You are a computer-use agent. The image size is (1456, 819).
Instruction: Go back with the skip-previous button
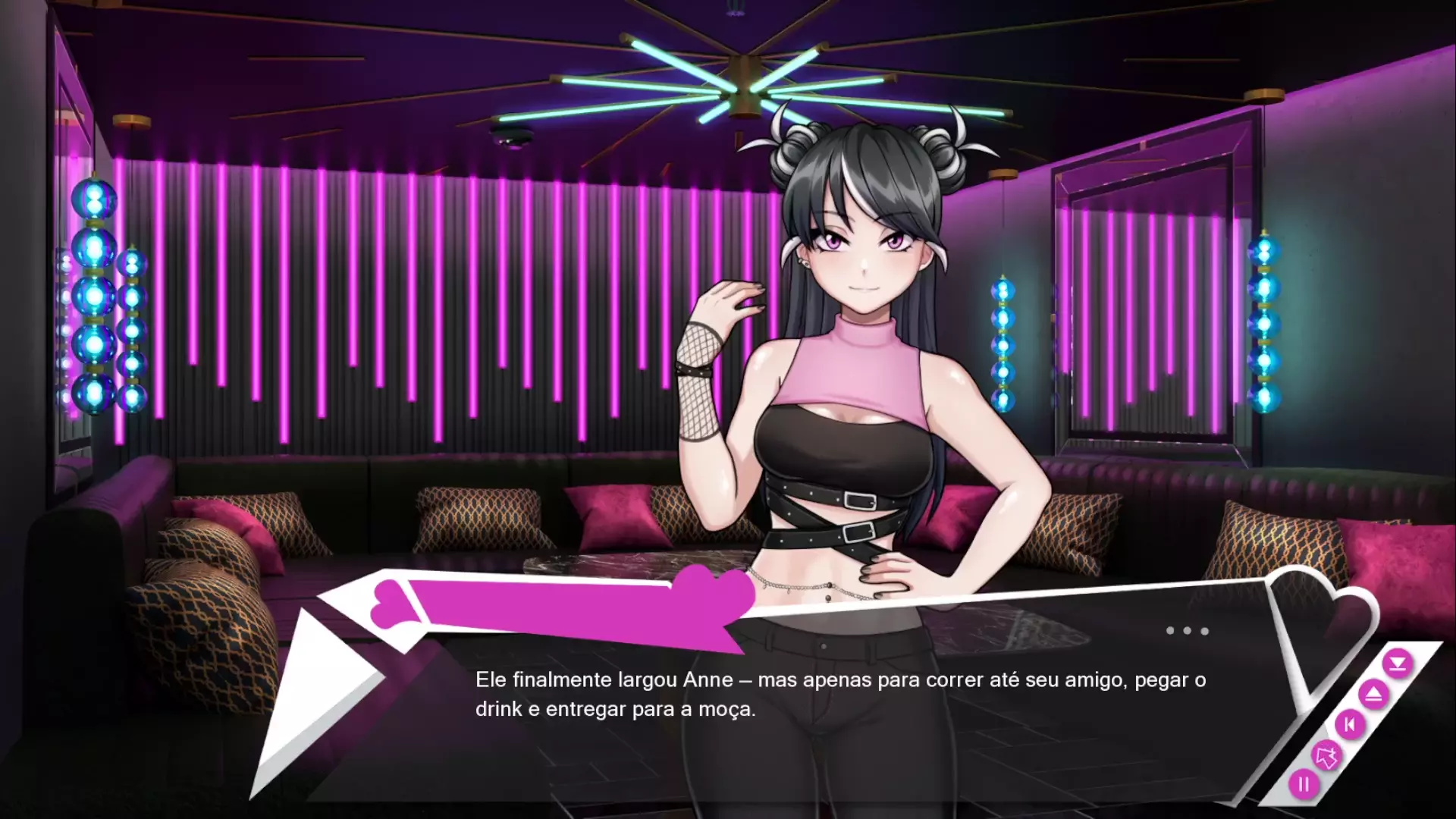click(1350, 725)
